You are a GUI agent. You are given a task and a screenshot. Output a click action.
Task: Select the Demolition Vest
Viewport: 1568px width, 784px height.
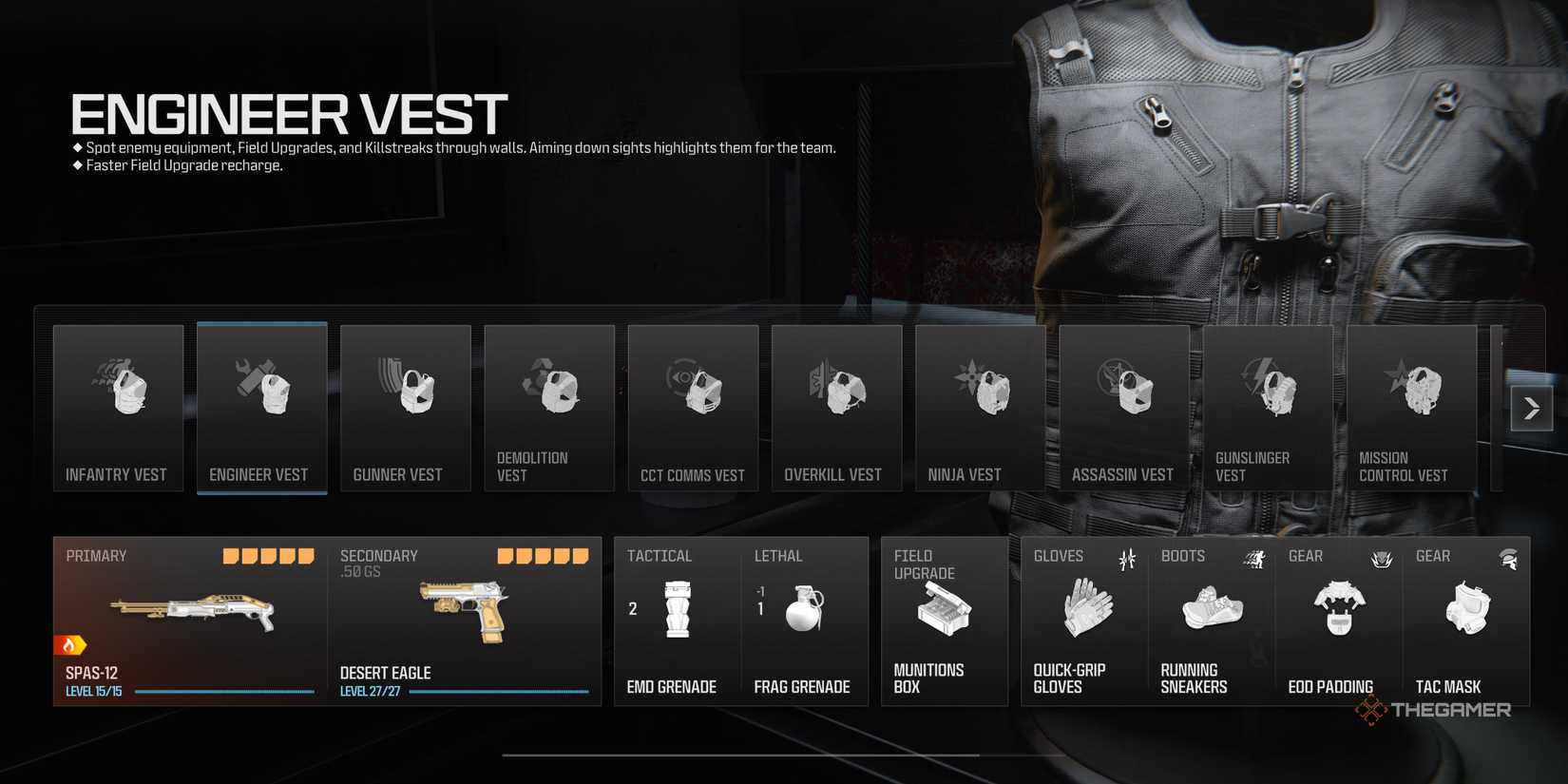pyautogui.click(x=548, y=407)
